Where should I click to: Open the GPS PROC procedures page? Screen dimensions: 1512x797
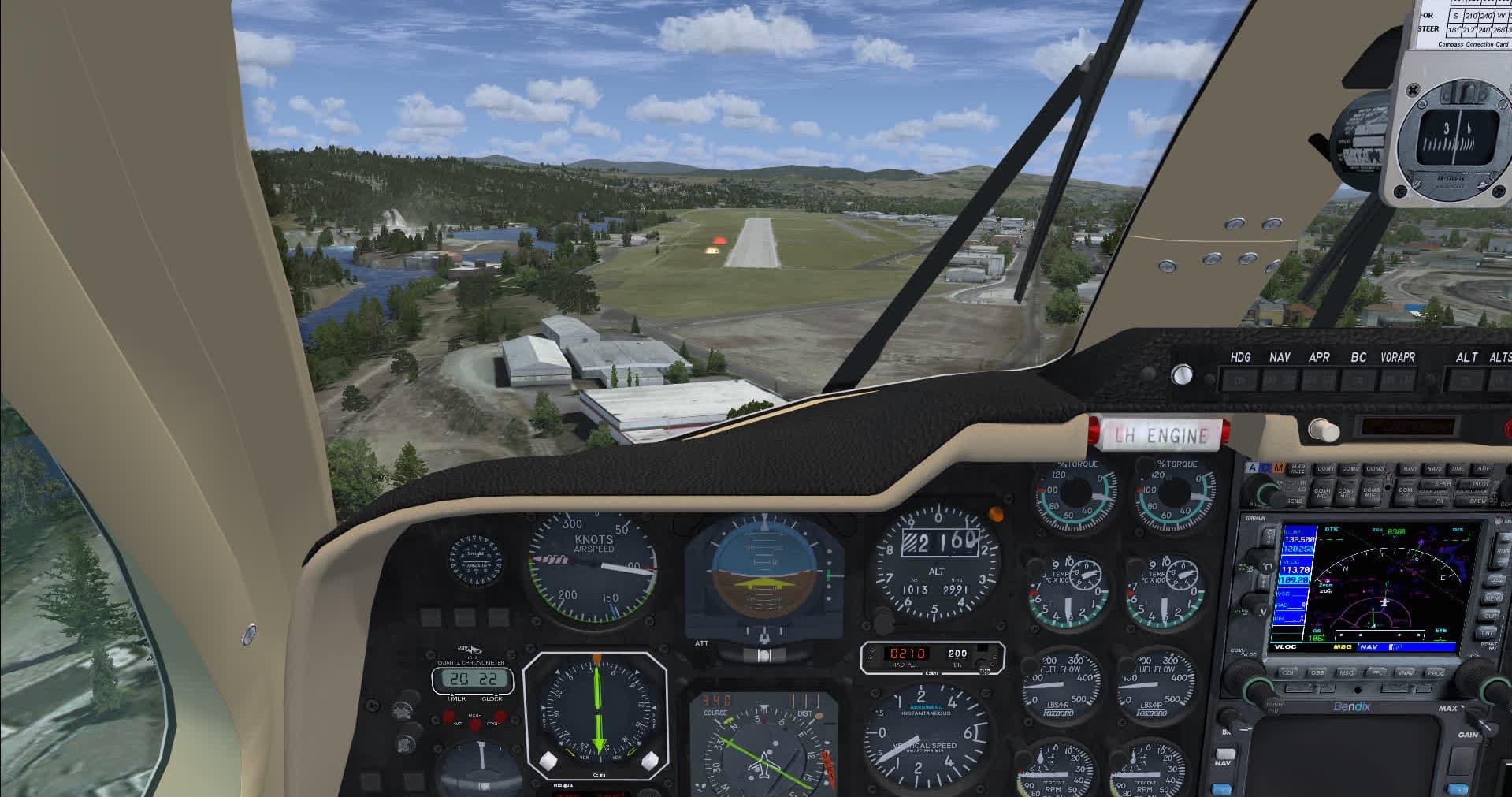pyautogui.click(x=1436, y=672)
